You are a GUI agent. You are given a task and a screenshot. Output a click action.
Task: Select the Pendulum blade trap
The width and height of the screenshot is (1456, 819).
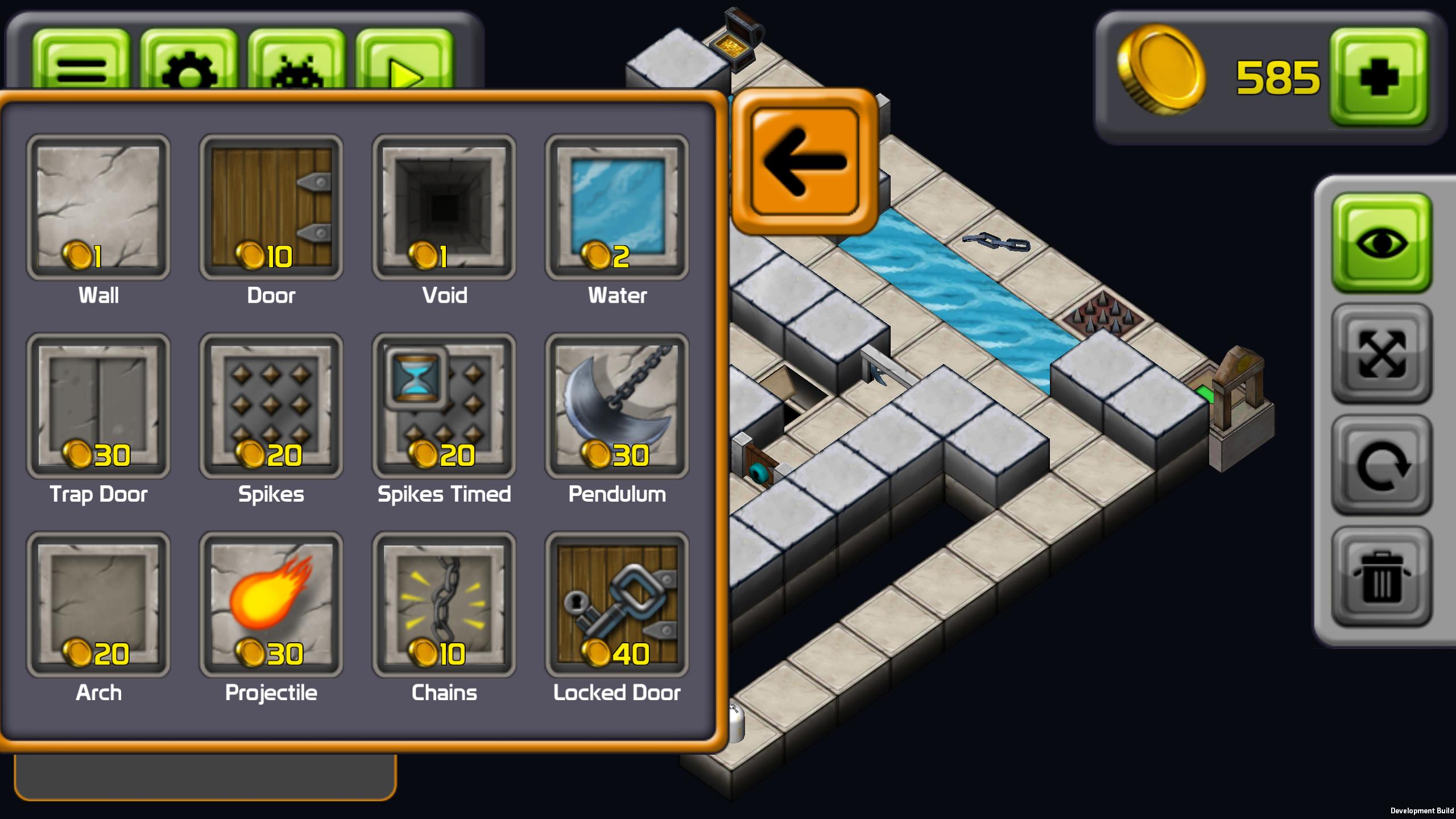click(x=617, y=406)
